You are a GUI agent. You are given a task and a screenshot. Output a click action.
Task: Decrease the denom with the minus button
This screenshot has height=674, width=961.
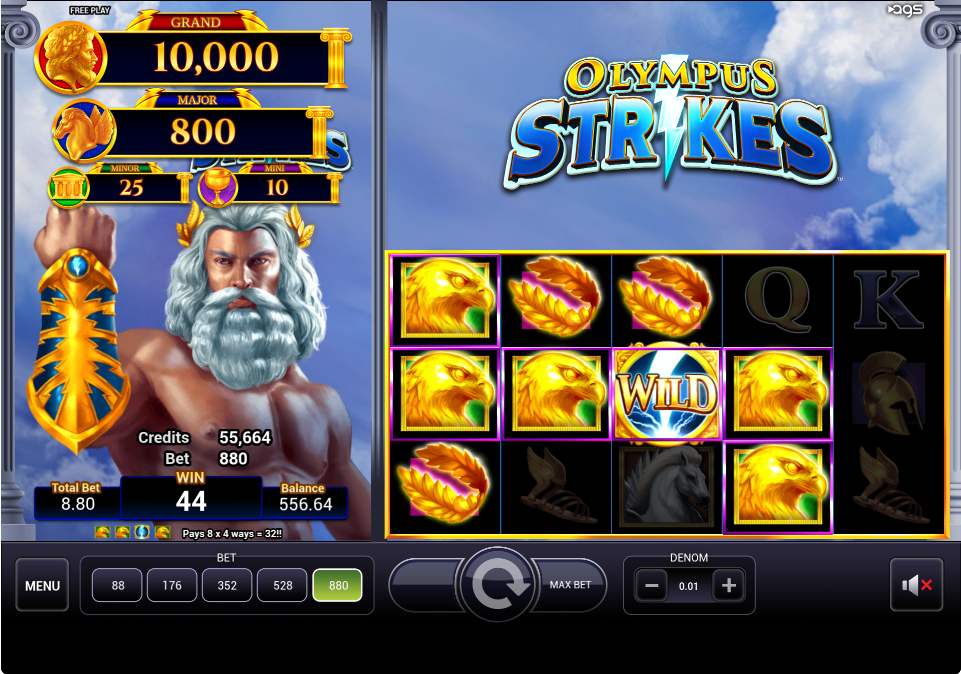click(x=651, y=587)
